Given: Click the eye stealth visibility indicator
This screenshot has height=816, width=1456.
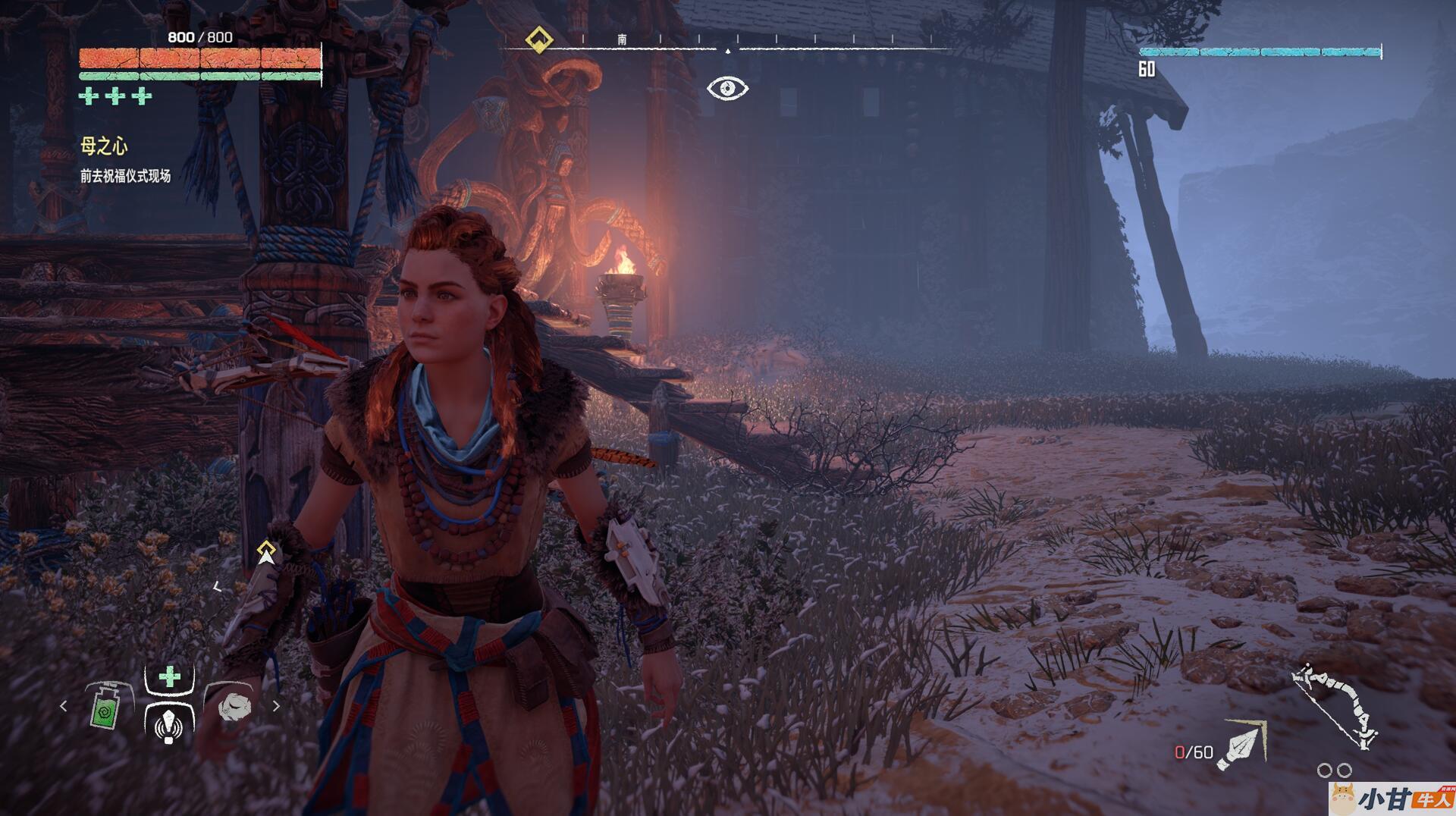Looking at the screenshot, I should coord(727,89).
